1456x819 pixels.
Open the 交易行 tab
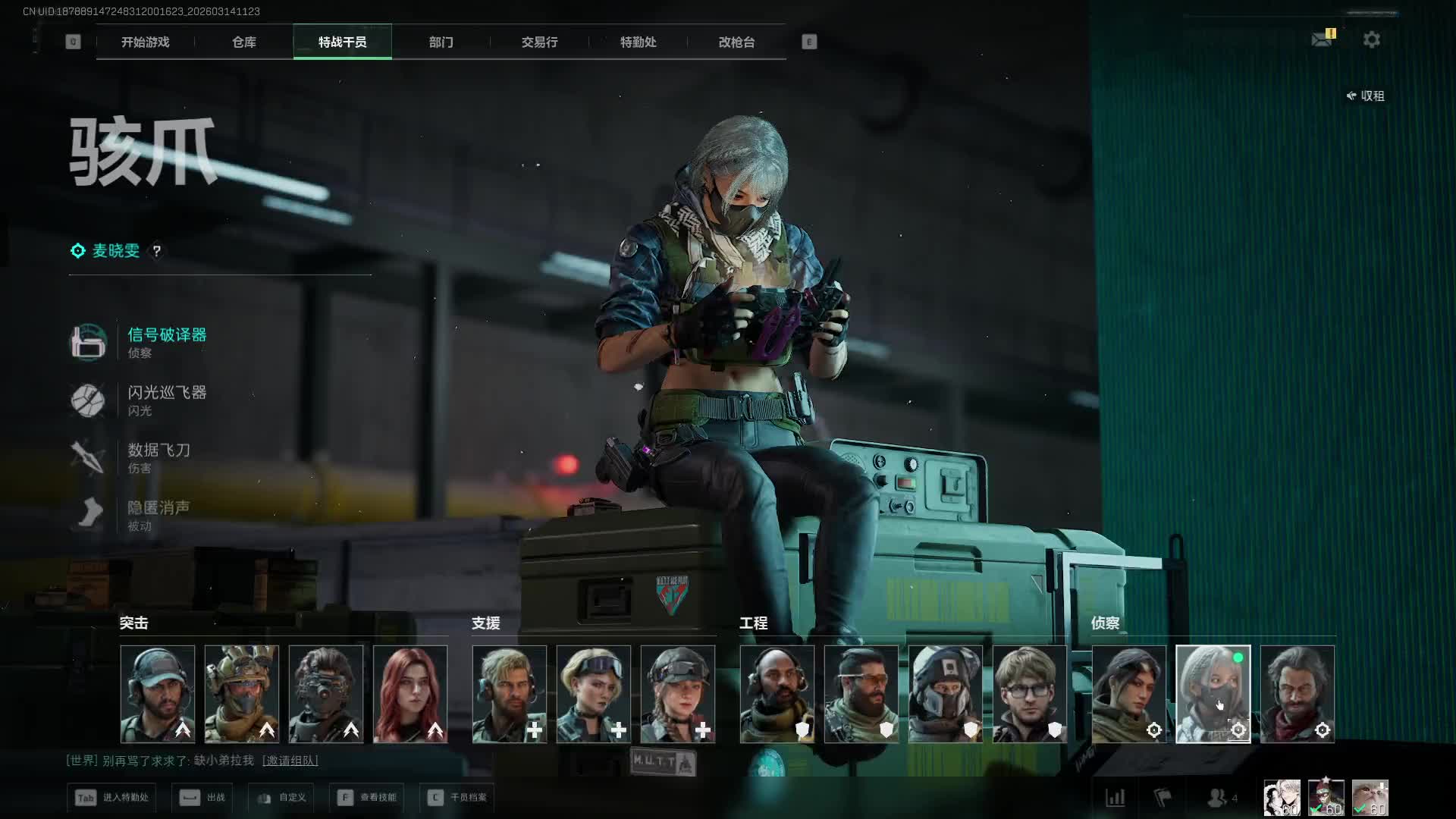[x=539, y=42]
